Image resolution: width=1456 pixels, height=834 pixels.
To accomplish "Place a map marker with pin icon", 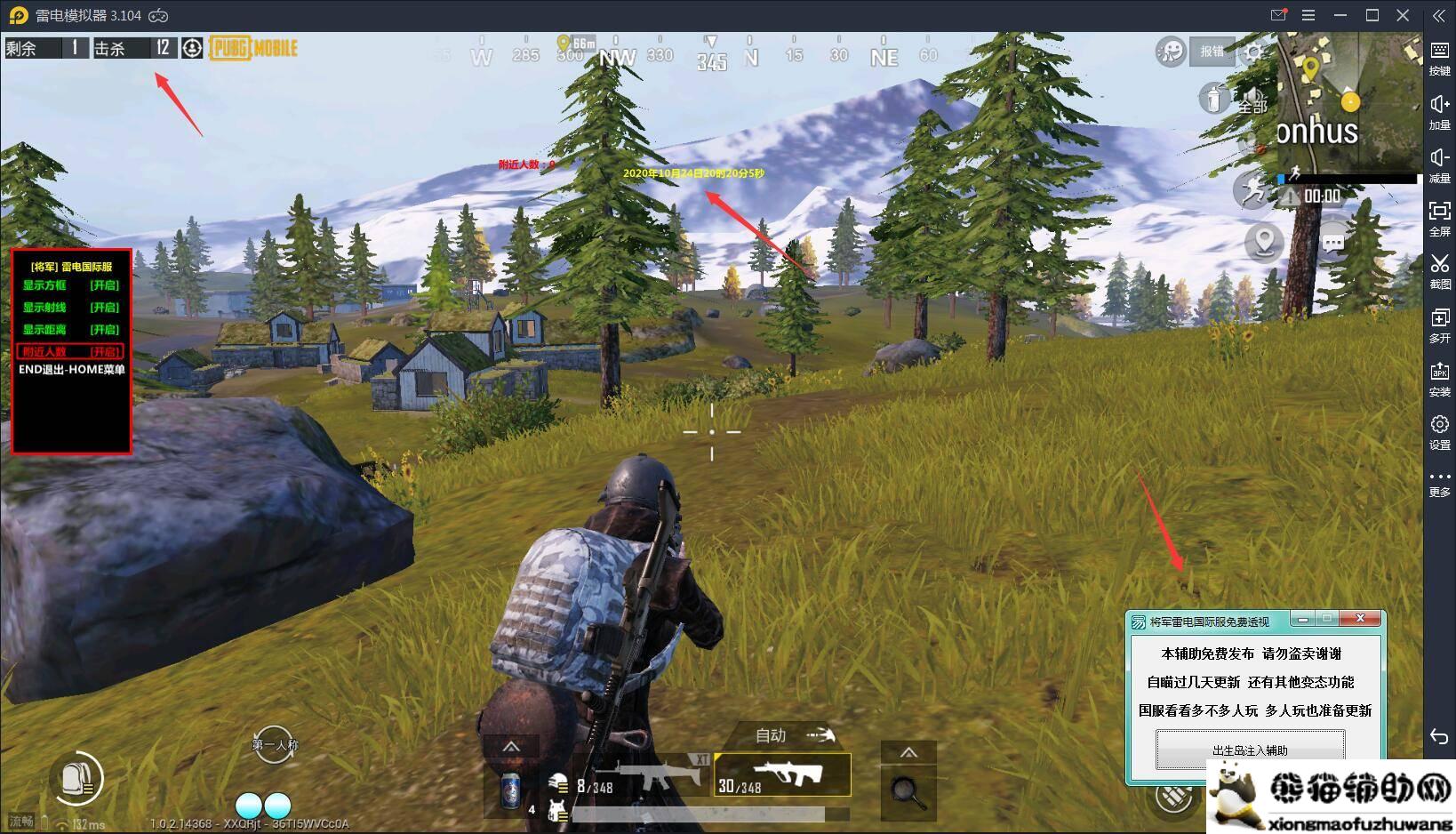I will click(1263, 242).
